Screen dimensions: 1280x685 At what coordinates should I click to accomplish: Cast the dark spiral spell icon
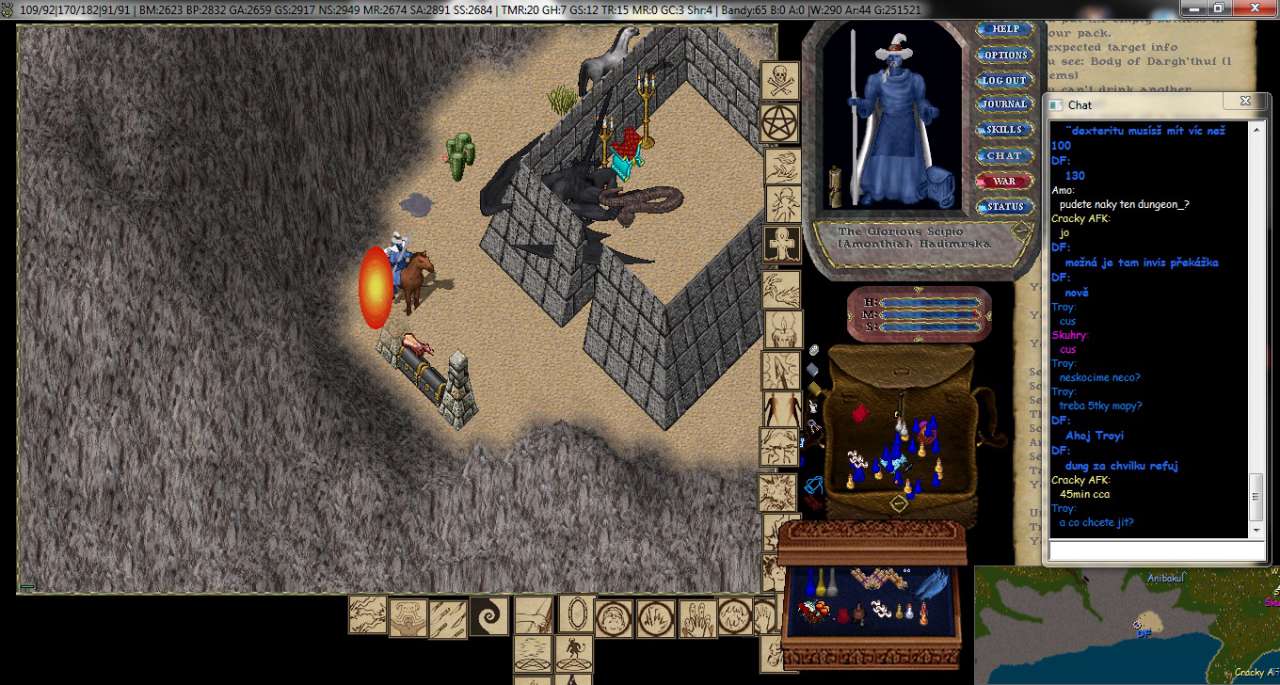(489, 617)
